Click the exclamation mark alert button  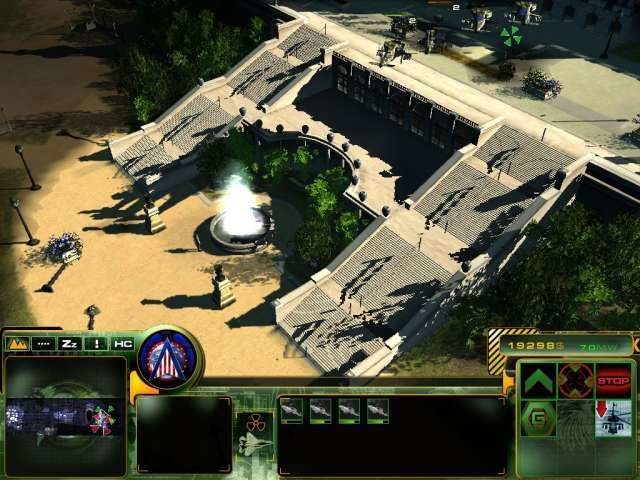97,343
